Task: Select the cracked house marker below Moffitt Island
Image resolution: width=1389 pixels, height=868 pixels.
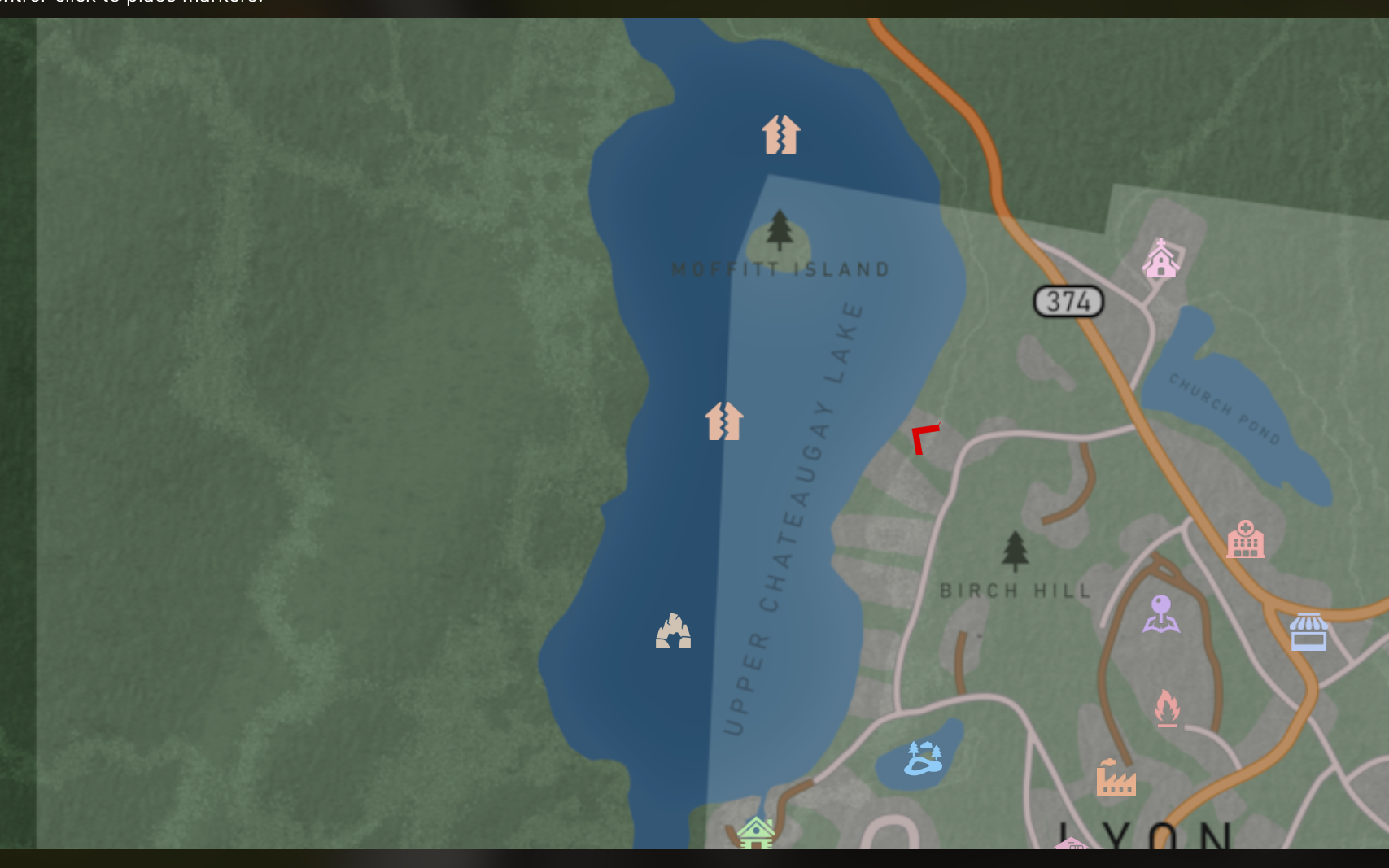Action: pyautogui.click(x=724, y=421)
